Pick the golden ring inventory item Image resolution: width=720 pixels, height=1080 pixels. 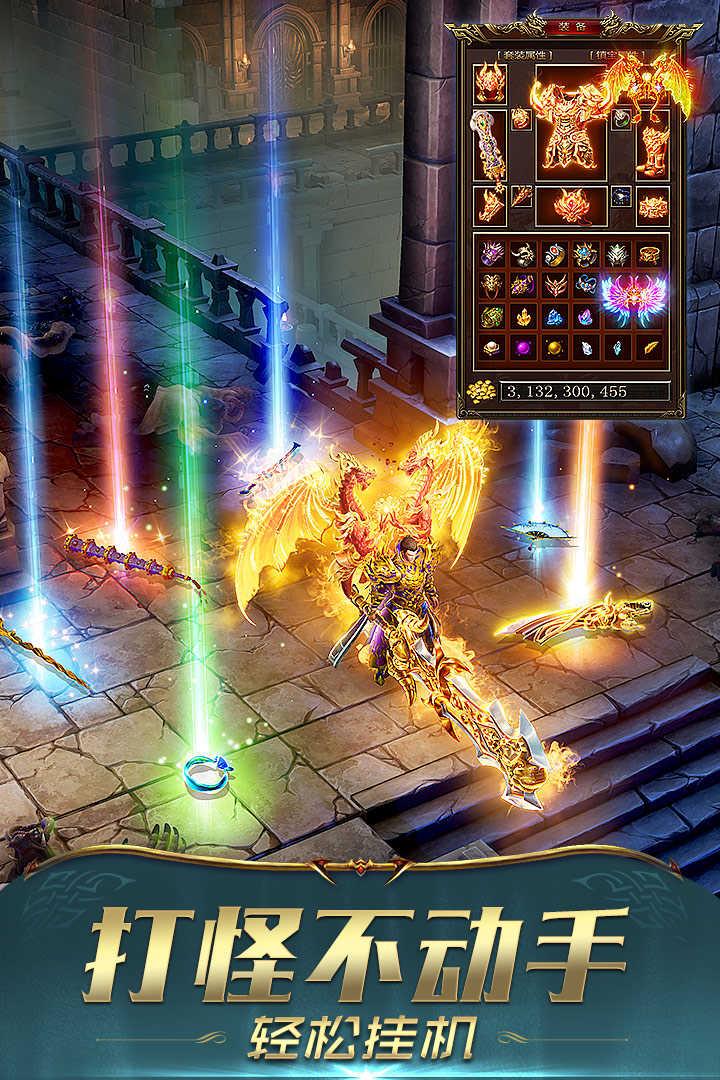pos(650,254)
